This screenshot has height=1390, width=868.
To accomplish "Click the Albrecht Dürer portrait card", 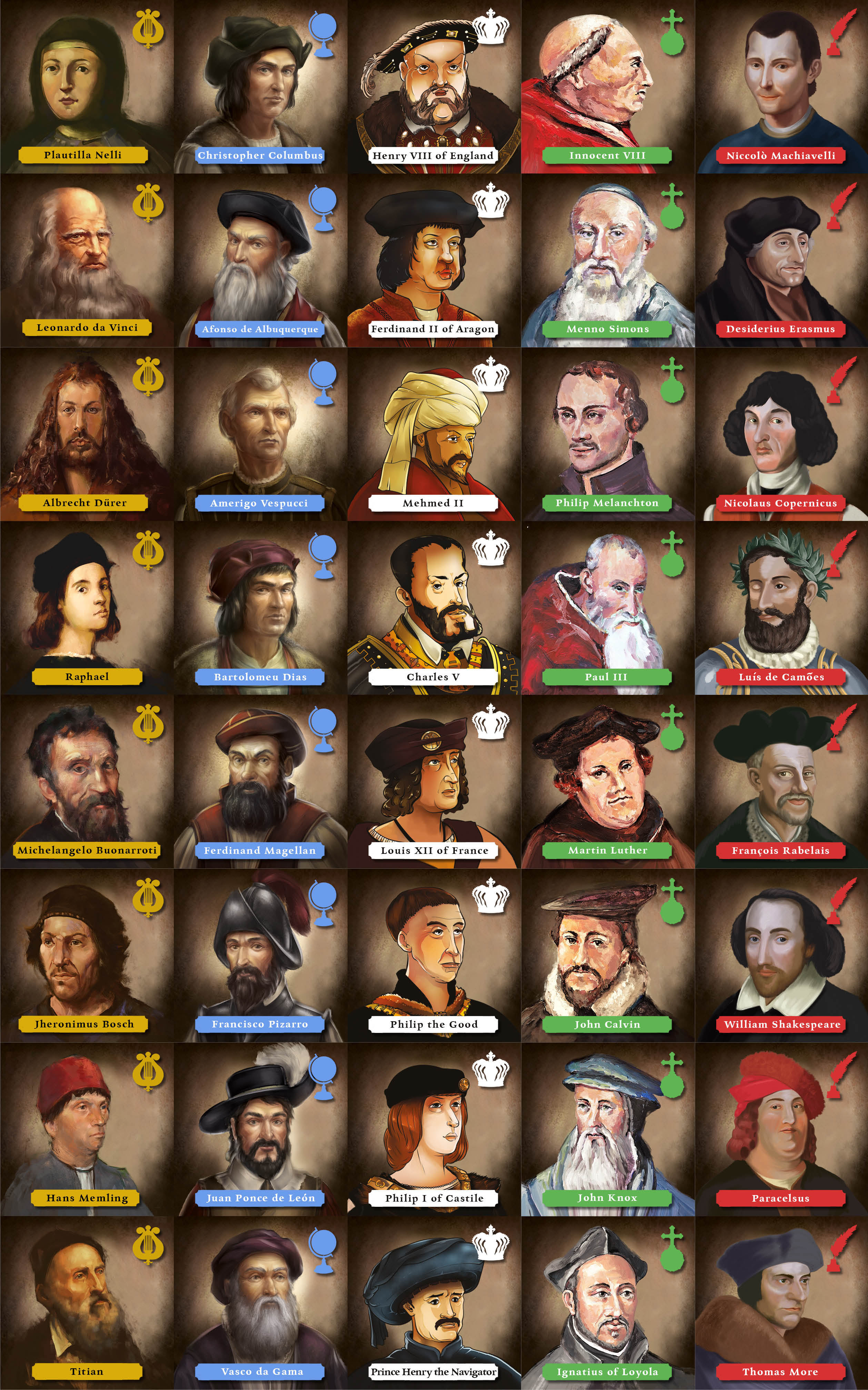I will tap(86, 434).
